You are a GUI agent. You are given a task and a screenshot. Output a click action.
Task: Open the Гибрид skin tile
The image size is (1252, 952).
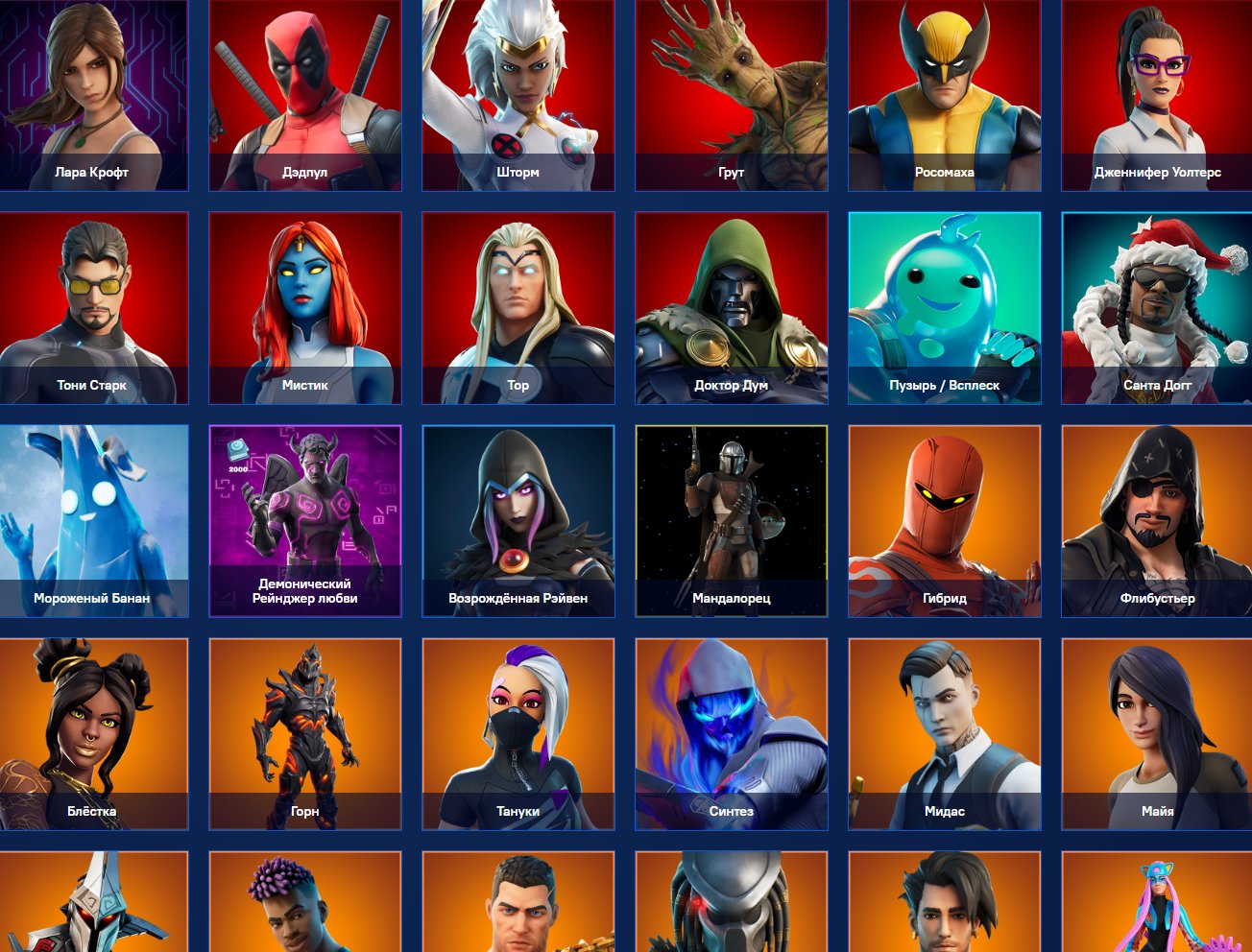[x=944, y=520]
